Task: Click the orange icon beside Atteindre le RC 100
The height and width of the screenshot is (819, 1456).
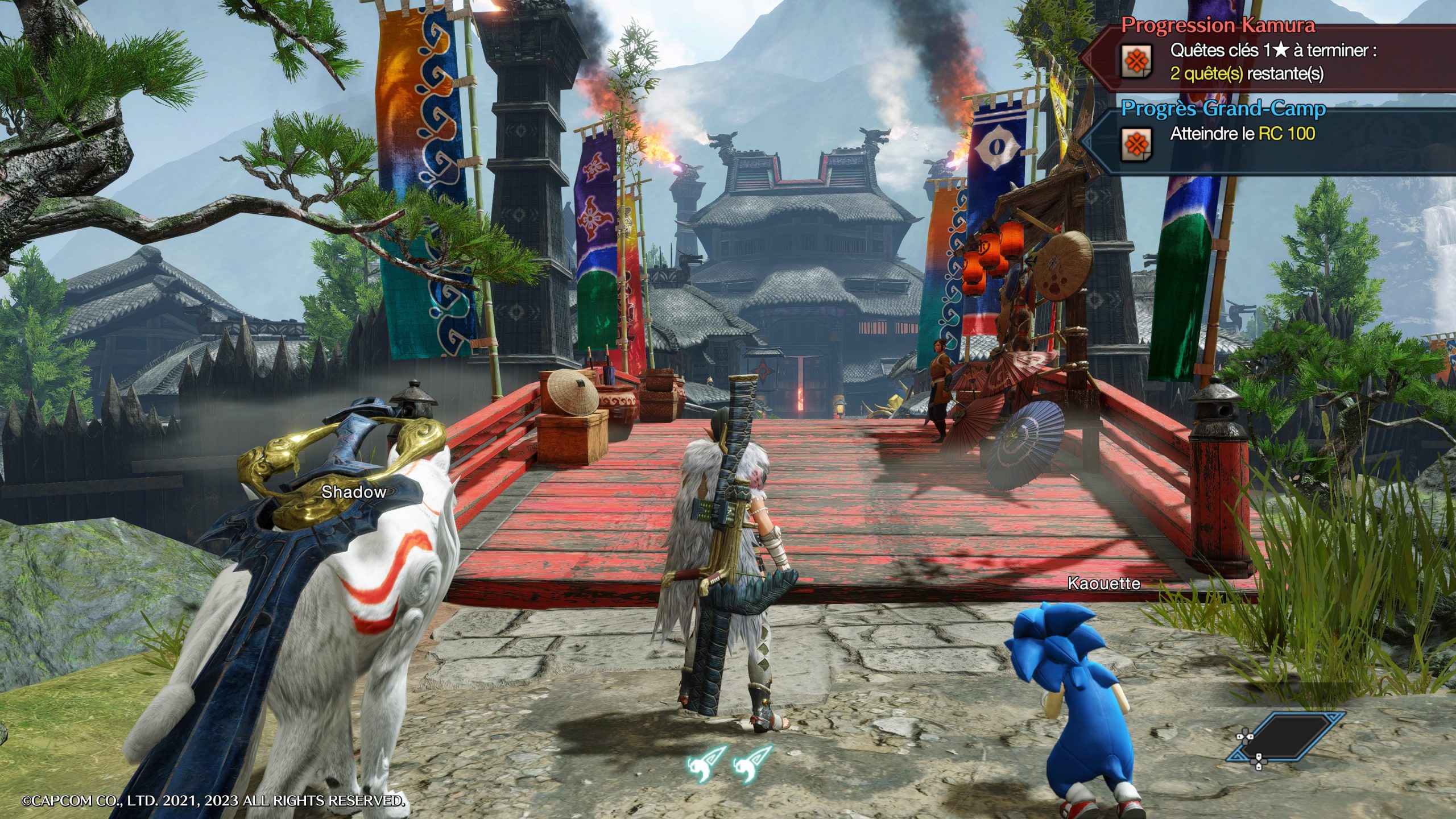Action: click(1136, 144)
